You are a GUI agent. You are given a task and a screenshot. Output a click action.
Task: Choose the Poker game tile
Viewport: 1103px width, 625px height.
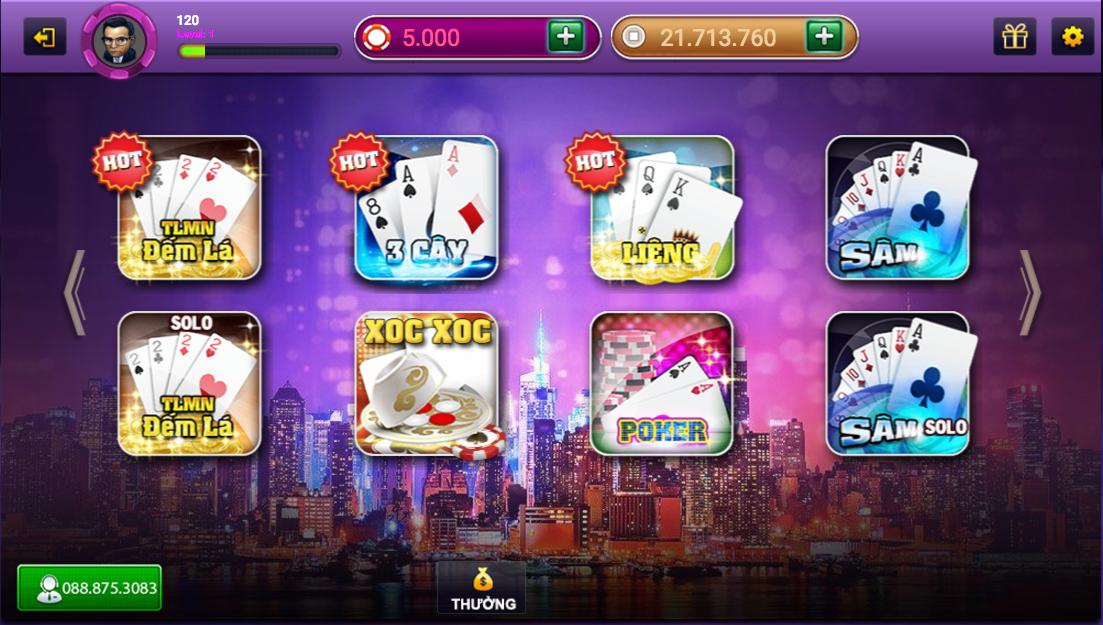(662, 384)
